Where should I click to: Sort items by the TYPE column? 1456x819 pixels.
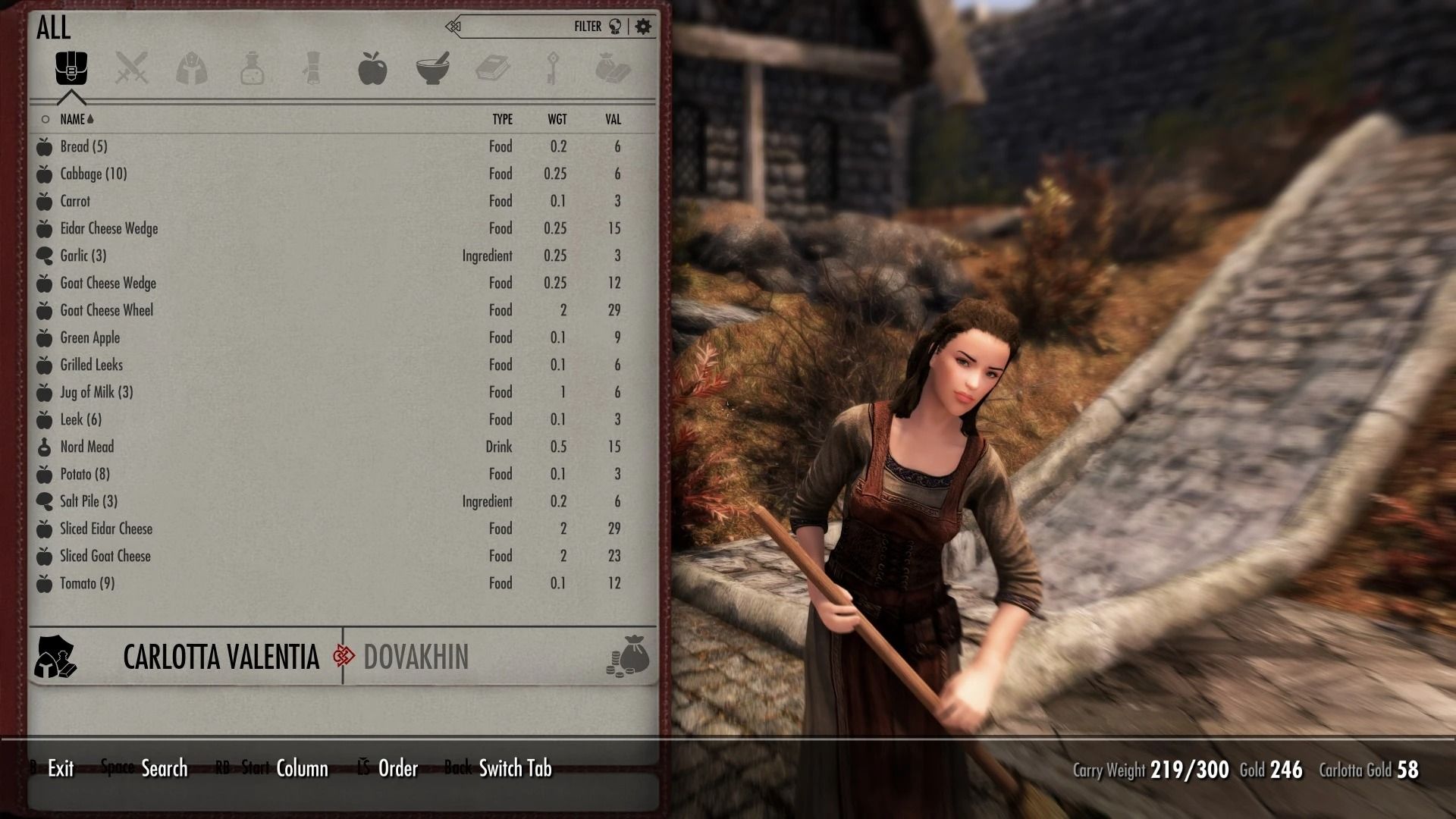pos(502,119)
